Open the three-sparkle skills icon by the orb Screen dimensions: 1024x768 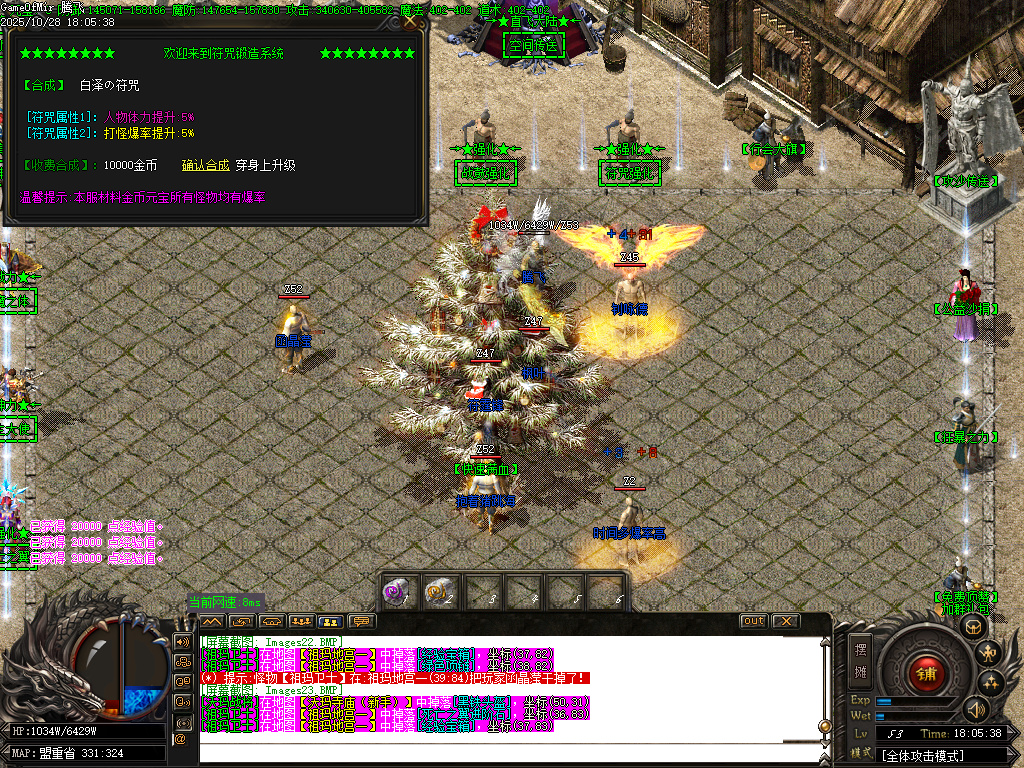[992, 683]
